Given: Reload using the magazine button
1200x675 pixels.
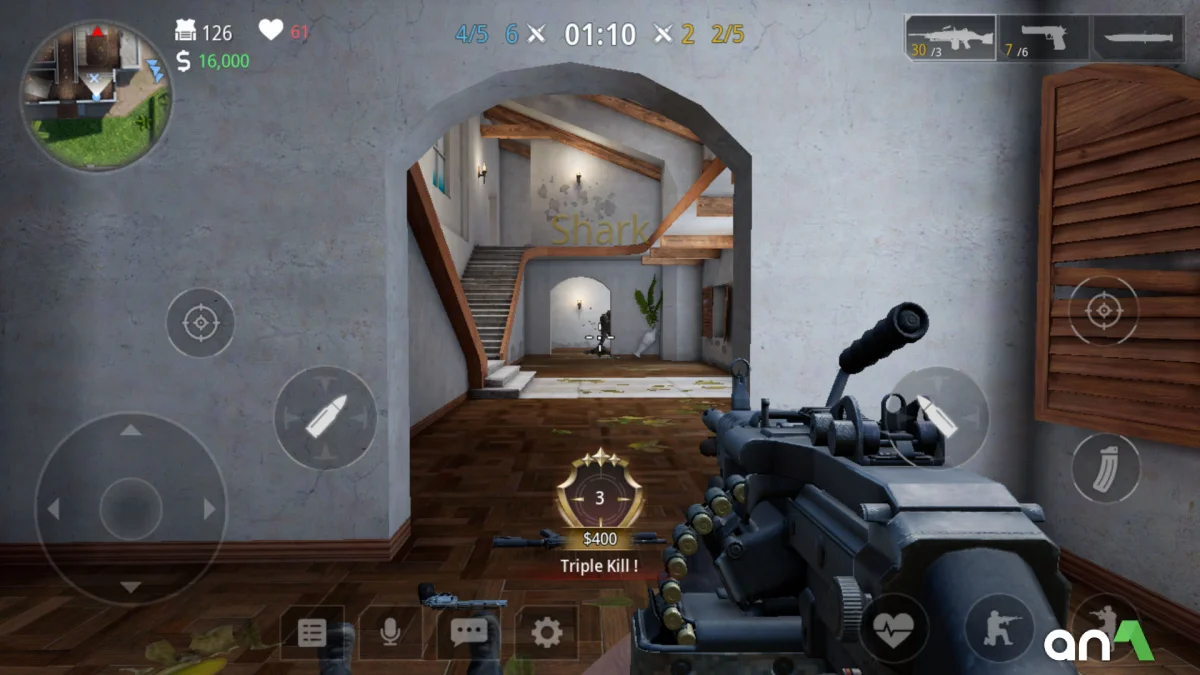Looking at the screenshot, I should (1106, 468).
